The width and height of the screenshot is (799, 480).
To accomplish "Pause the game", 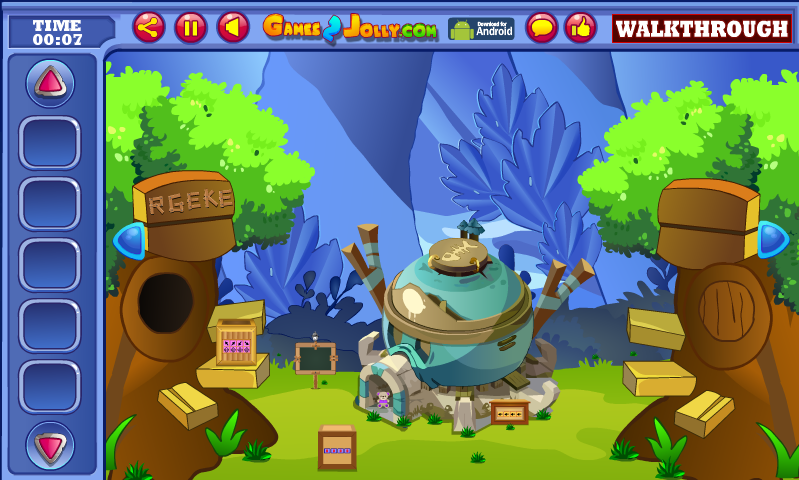I will 191,28.
